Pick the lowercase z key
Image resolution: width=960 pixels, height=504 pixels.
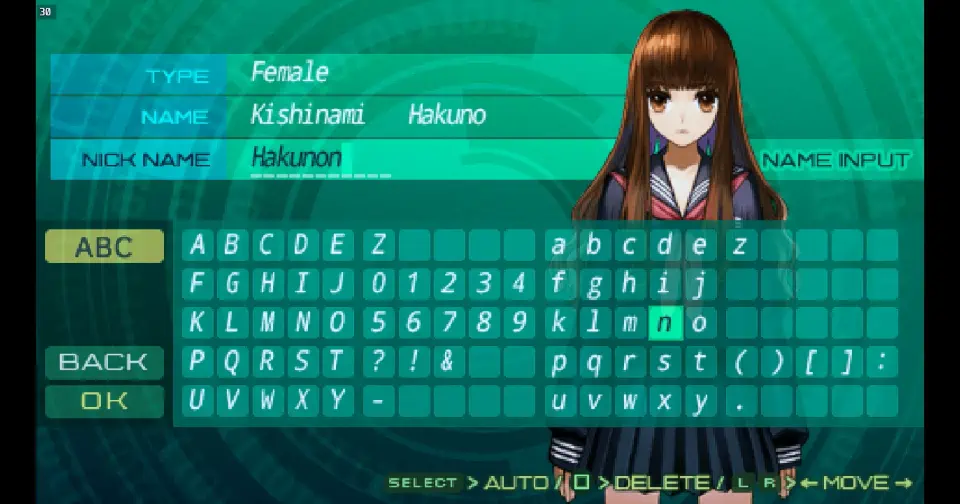click(x=739, y=246)
